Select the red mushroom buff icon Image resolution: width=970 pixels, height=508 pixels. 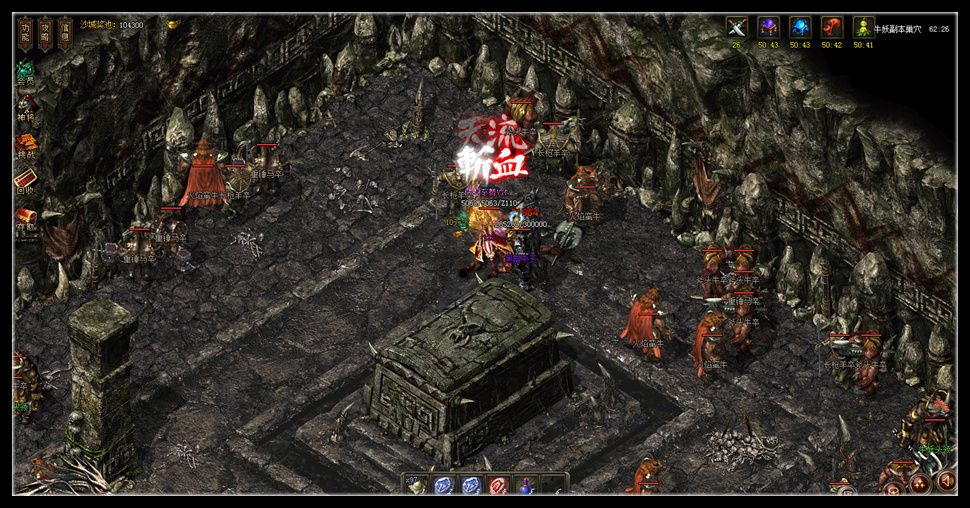pyautogui.click(x=832, y=28)
